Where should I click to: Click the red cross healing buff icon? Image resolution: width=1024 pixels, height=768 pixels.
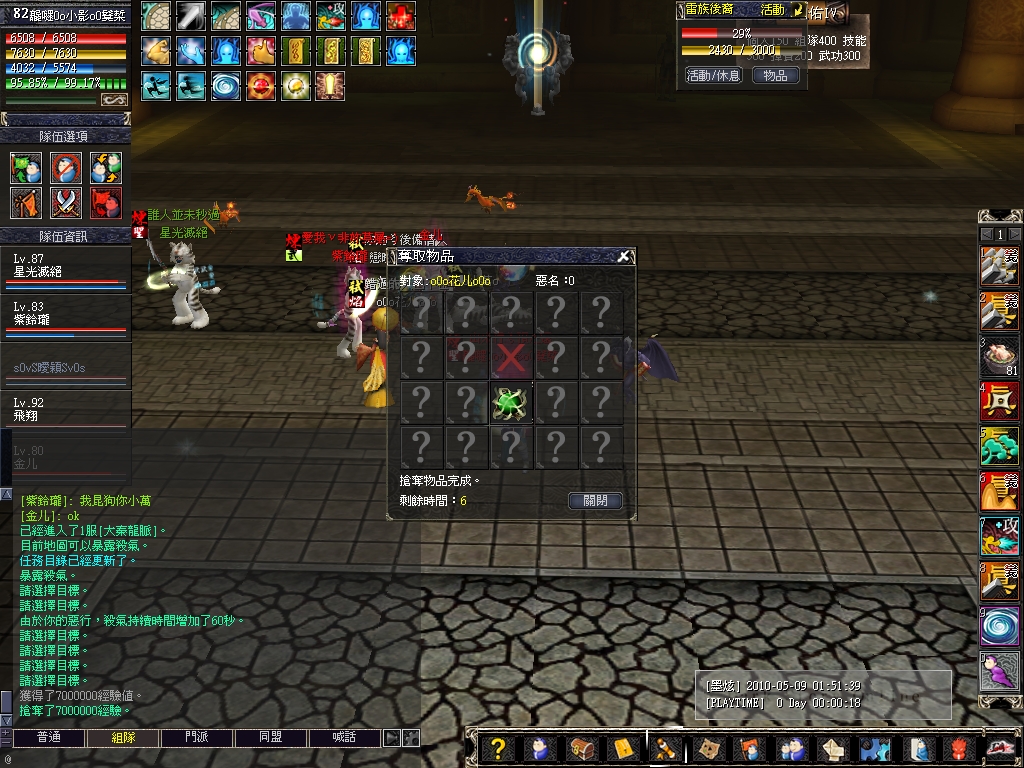(401, 16)
